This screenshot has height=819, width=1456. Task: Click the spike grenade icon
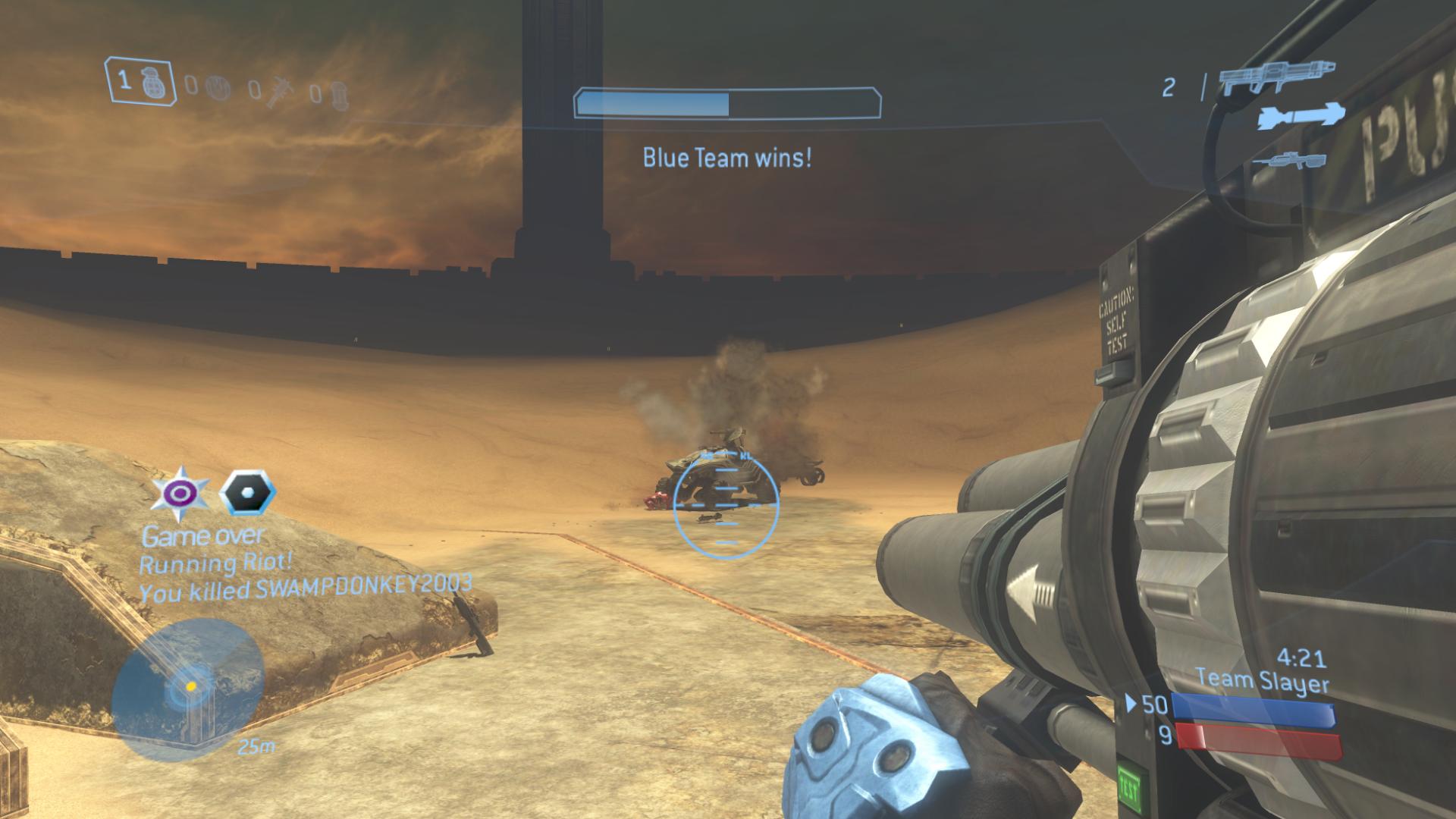(281, 91)
